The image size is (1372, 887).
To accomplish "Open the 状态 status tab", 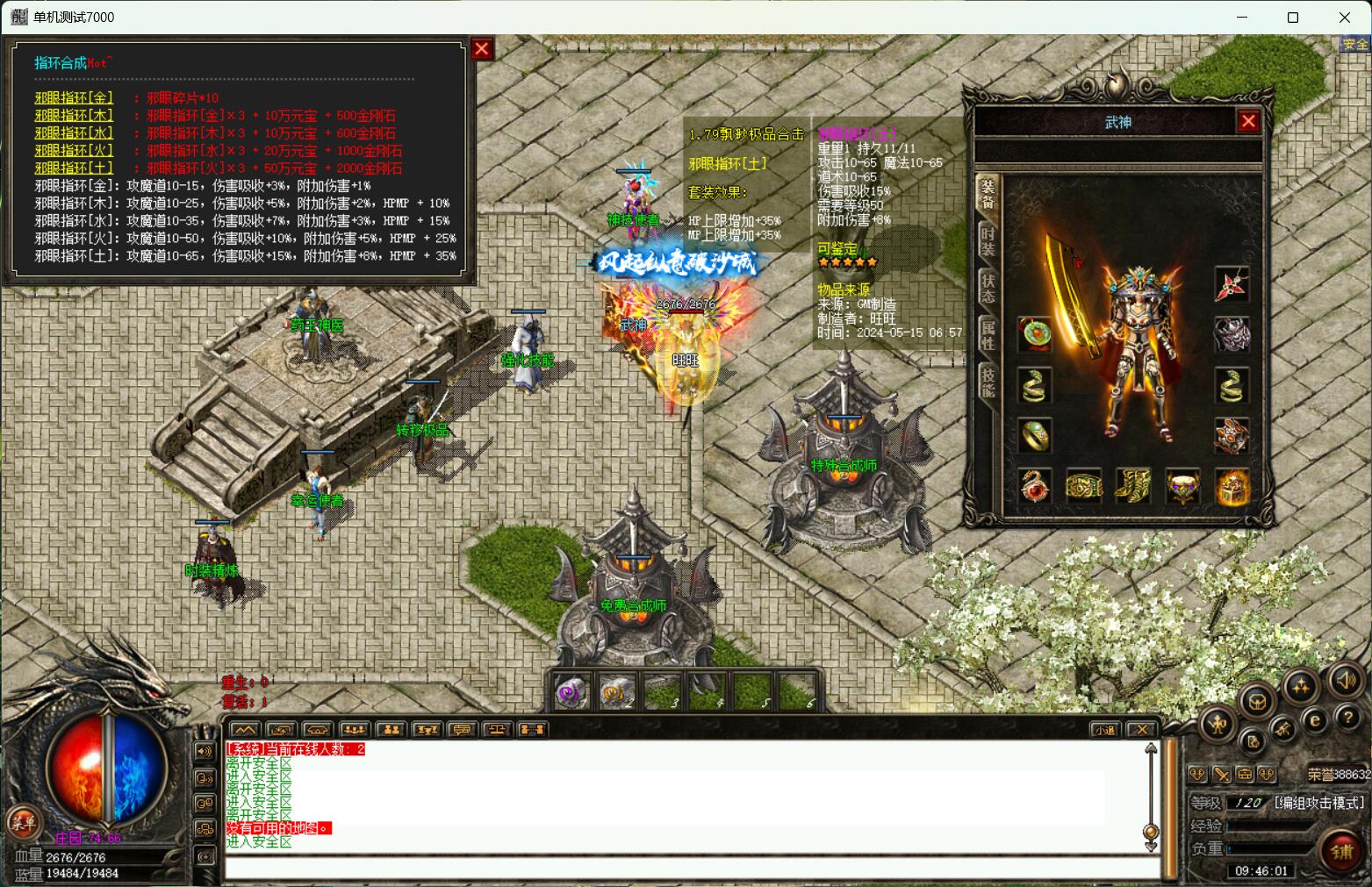I will click(x=988, y=288).
